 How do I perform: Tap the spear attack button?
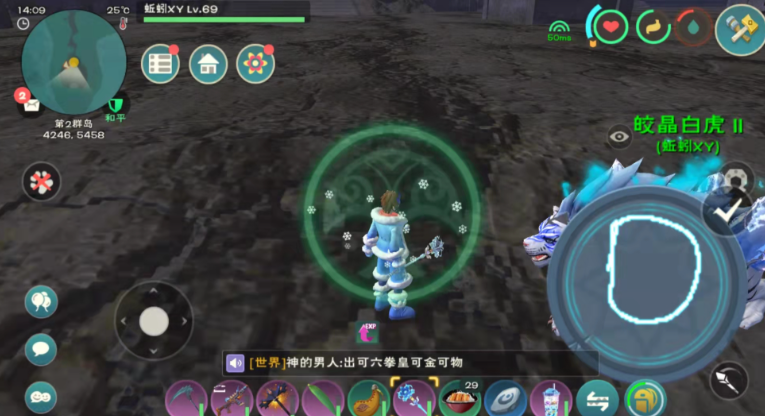(x=728, y=380)
